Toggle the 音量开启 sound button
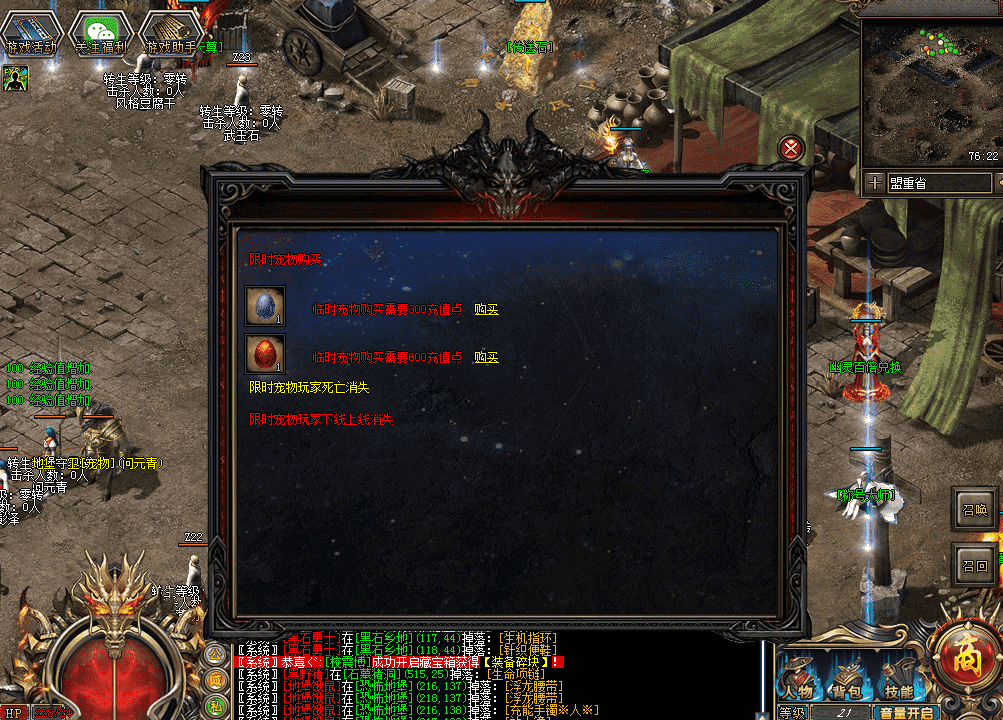This screenshot has height=720, width=1003. (x=906, y=713)
